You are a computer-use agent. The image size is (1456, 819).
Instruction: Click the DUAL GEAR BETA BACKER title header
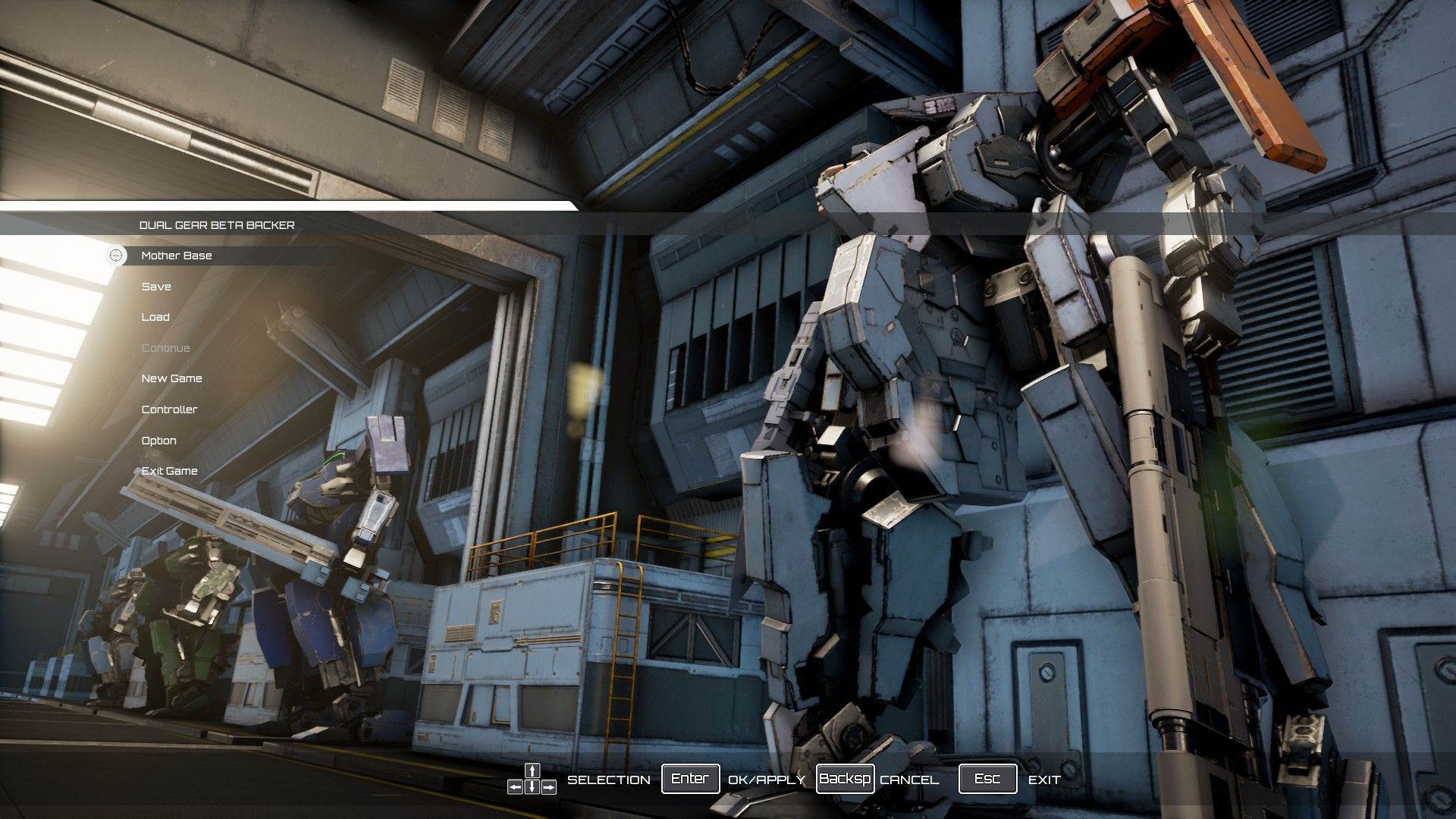pos(218,224)
